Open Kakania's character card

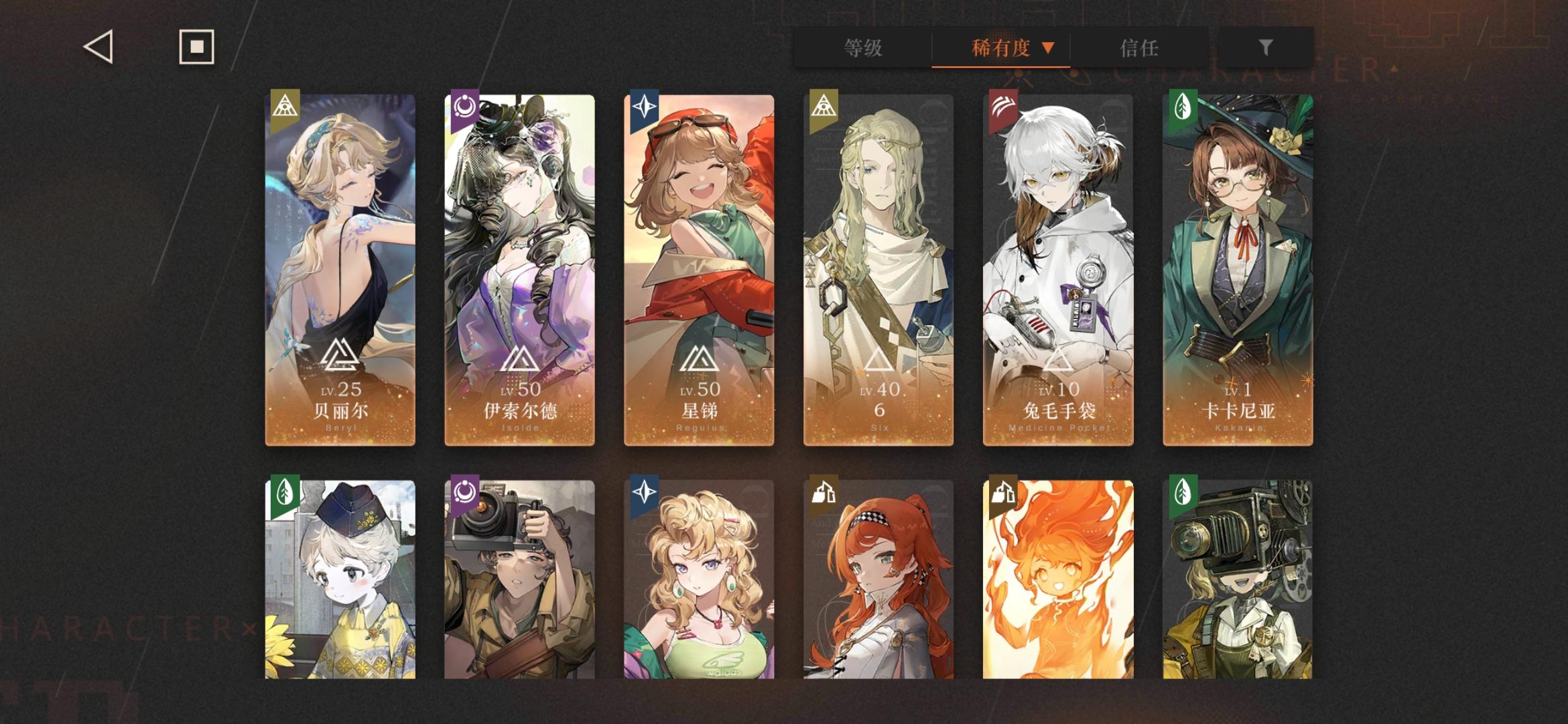coord(1236,268)
